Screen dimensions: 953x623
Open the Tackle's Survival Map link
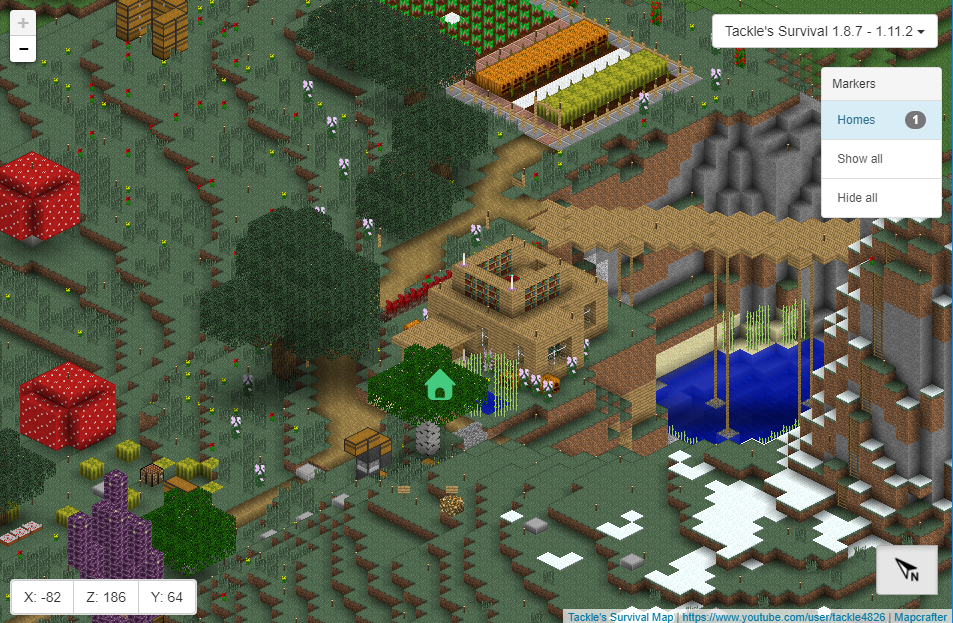coord(620,617)
